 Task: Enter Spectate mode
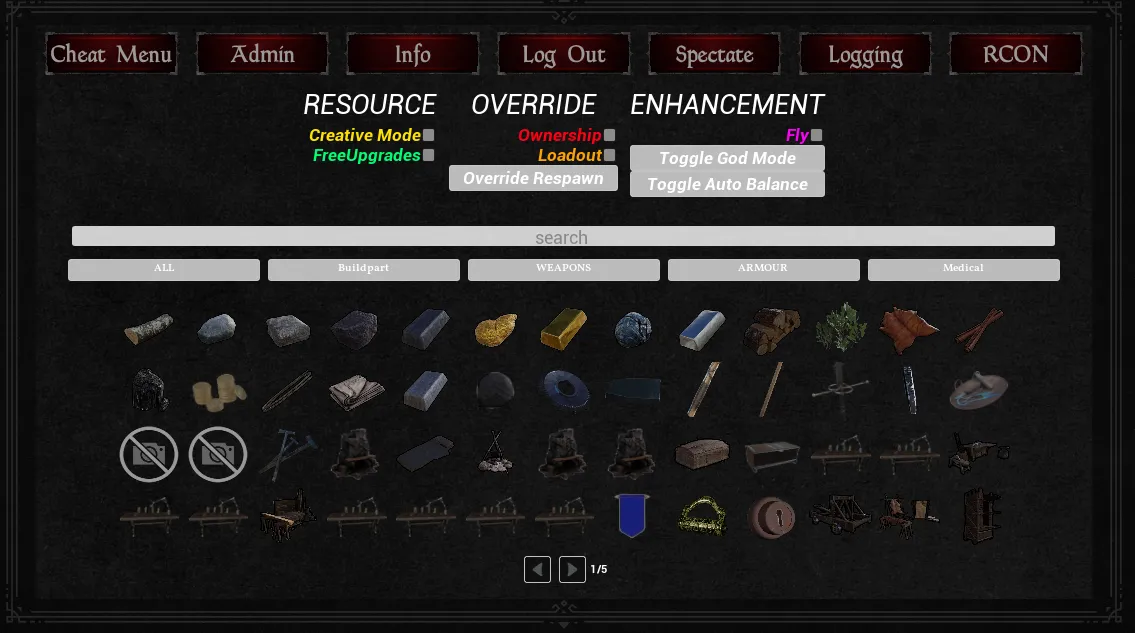click(714, 54)
